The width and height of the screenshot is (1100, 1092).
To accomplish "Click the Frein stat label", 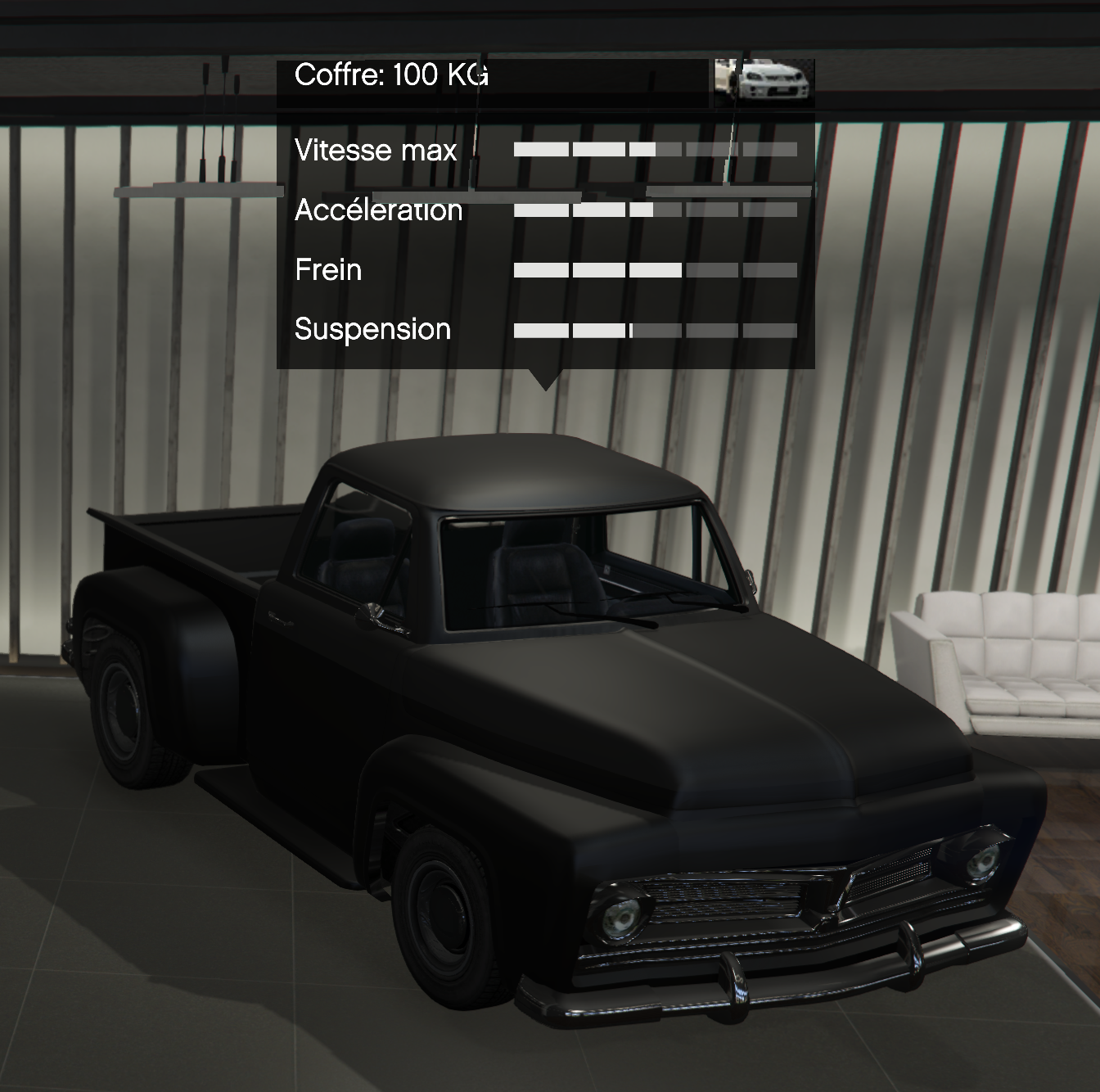I will tap(327, 270).
